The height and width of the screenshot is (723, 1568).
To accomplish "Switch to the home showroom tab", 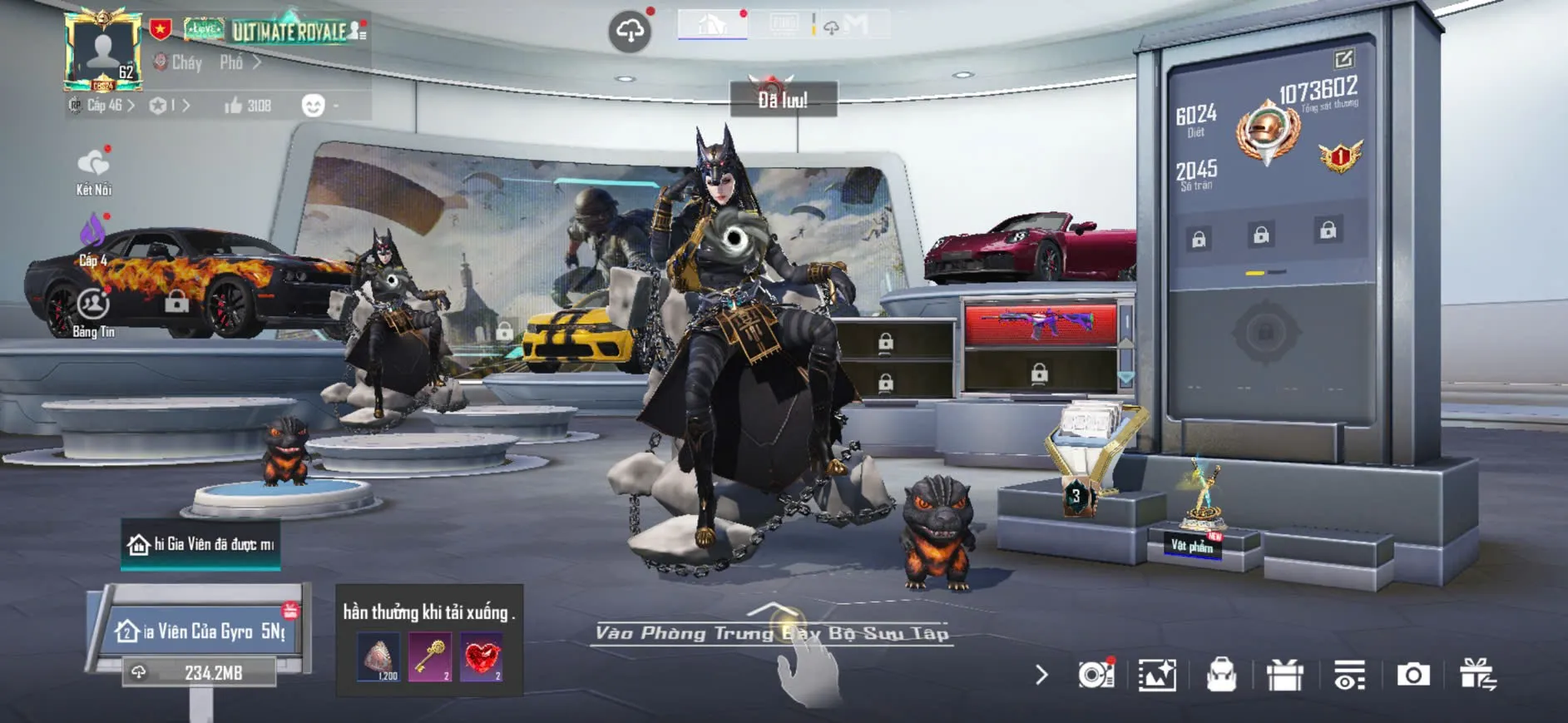I will [x=712, y=24].
